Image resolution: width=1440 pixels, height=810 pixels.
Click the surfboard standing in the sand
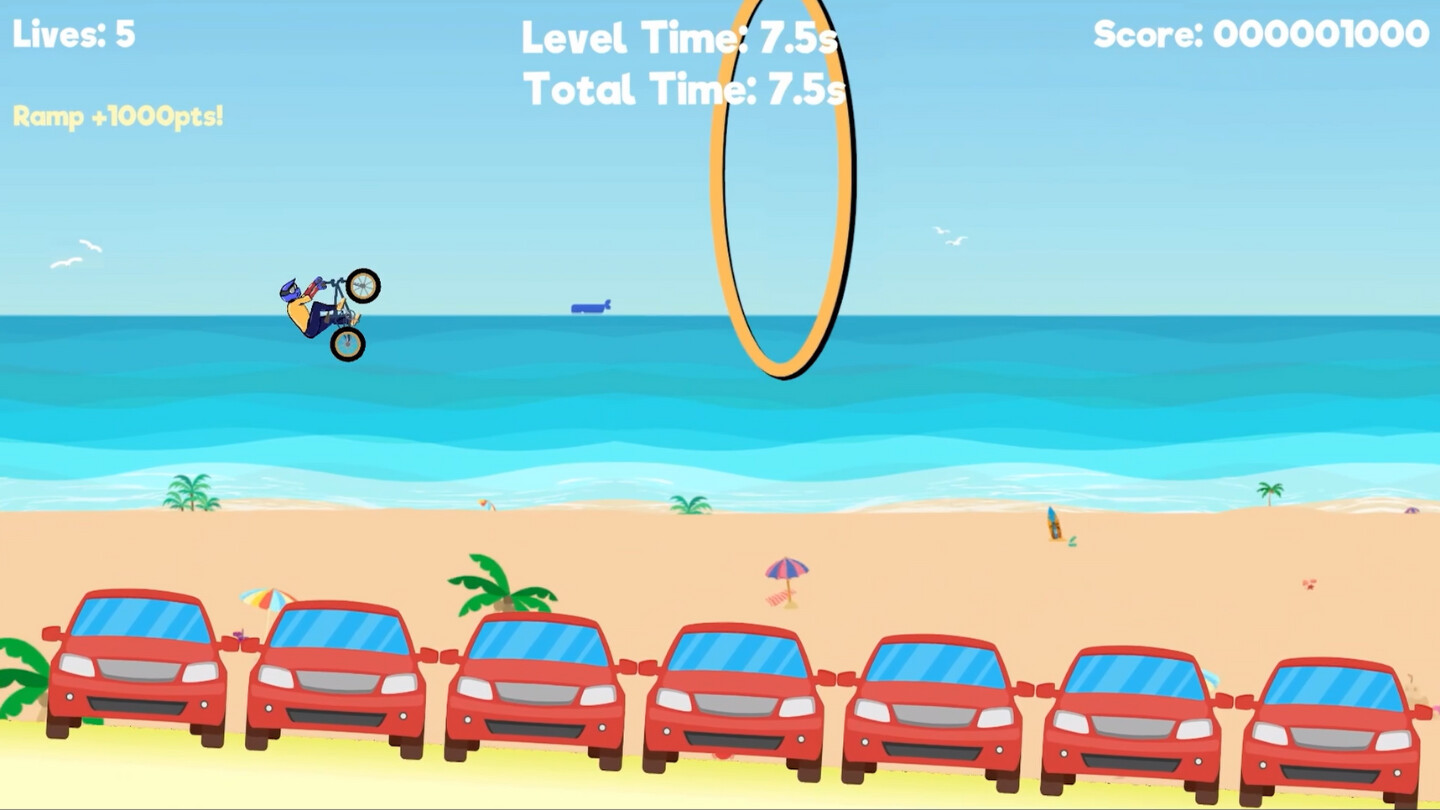[1052, 522]
